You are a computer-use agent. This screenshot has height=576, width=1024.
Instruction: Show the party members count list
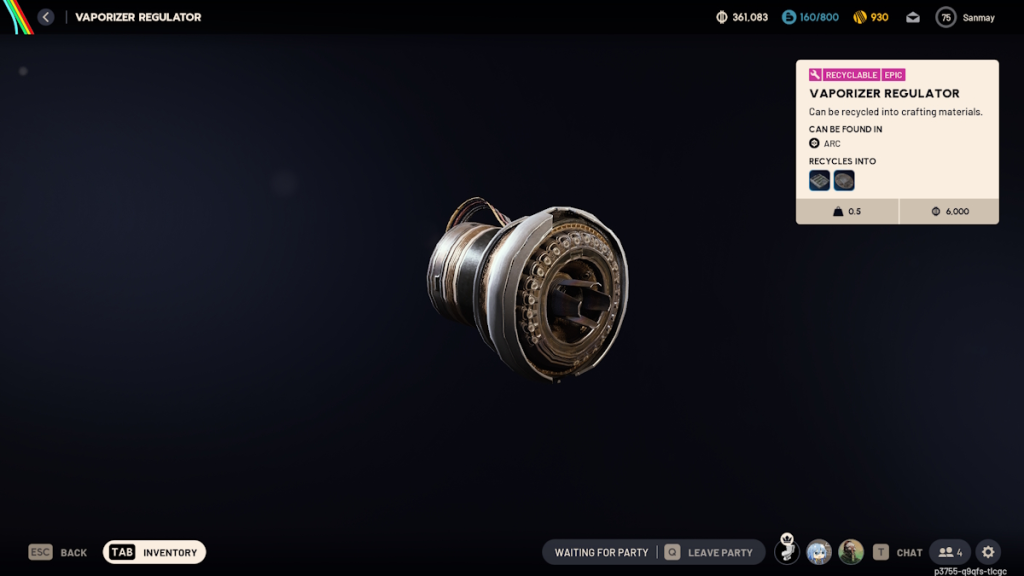(x=950, y=552)
